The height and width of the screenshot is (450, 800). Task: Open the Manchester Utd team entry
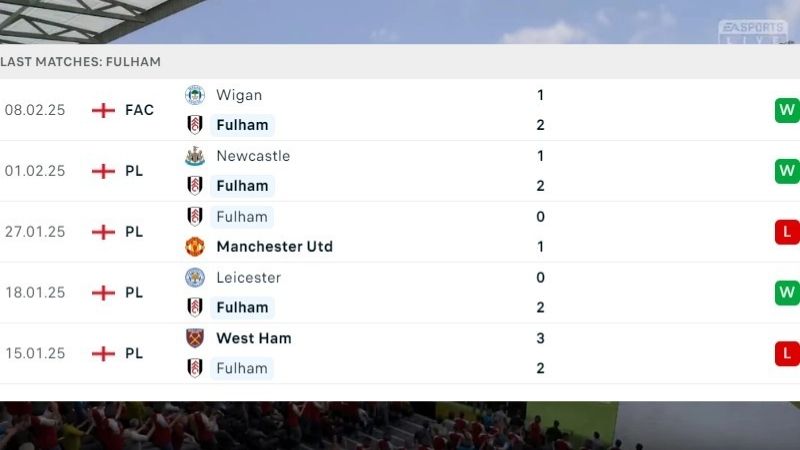273,246
